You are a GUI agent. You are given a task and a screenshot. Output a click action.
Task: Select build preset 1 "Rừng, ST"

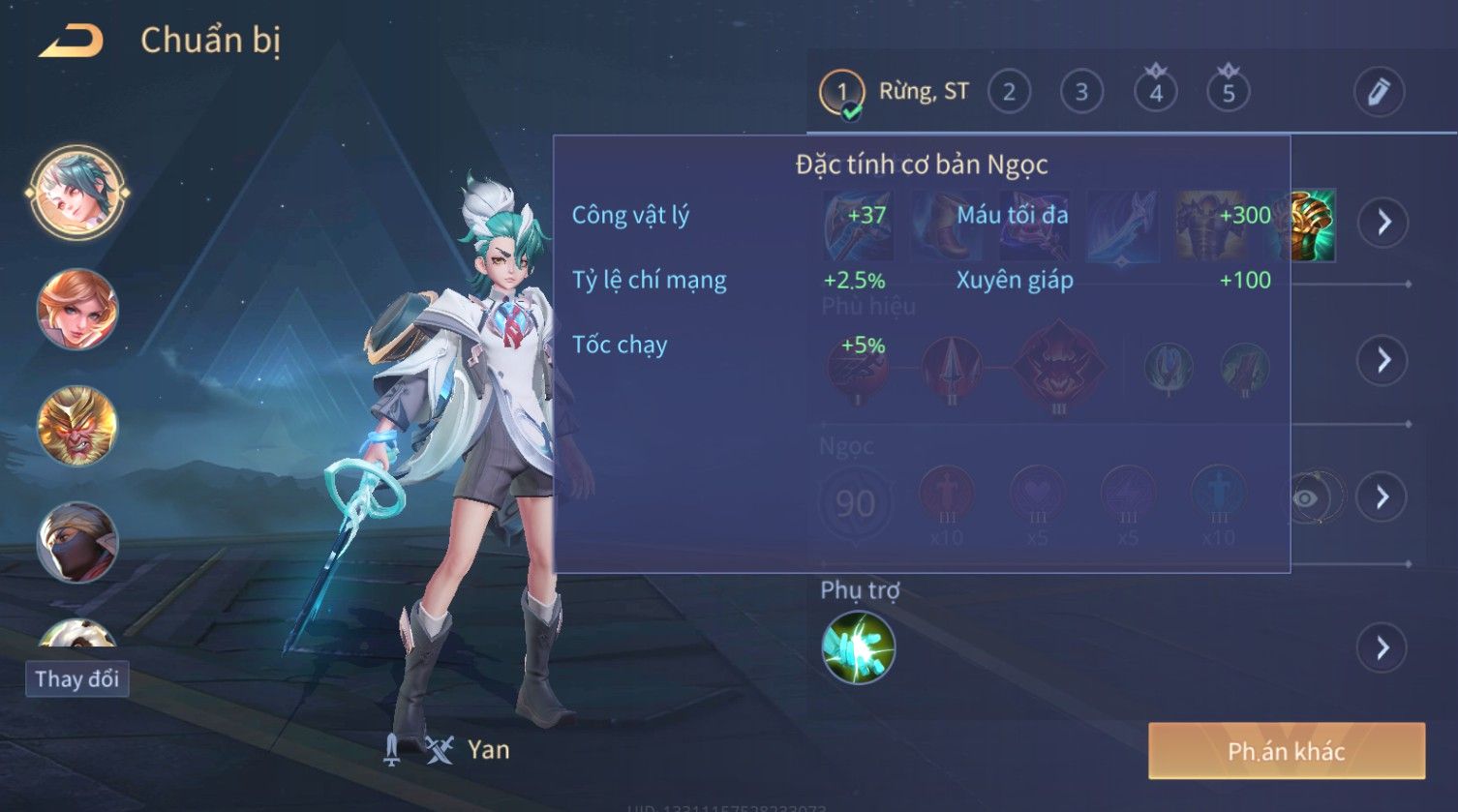(x=841, y=93)
